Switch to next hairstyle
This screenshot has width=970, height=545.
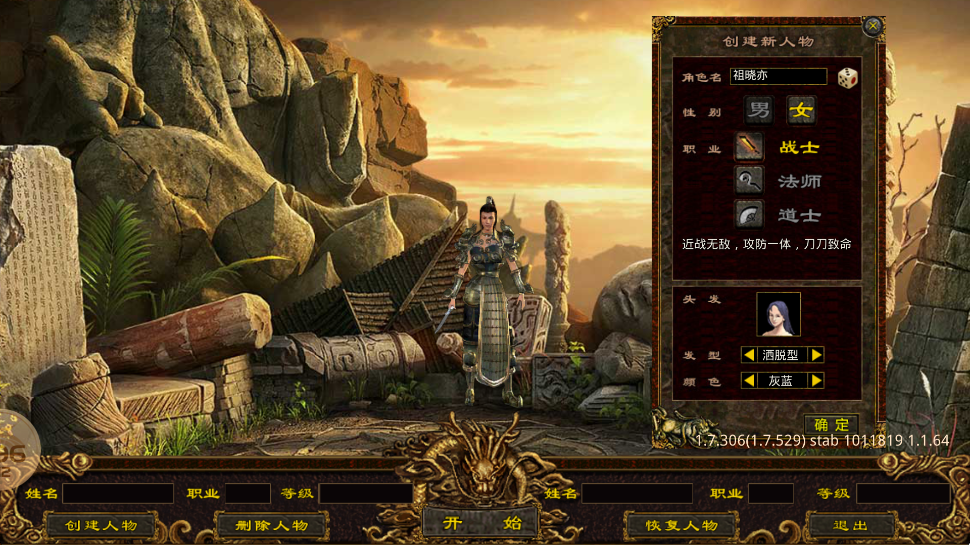[817, 354]
